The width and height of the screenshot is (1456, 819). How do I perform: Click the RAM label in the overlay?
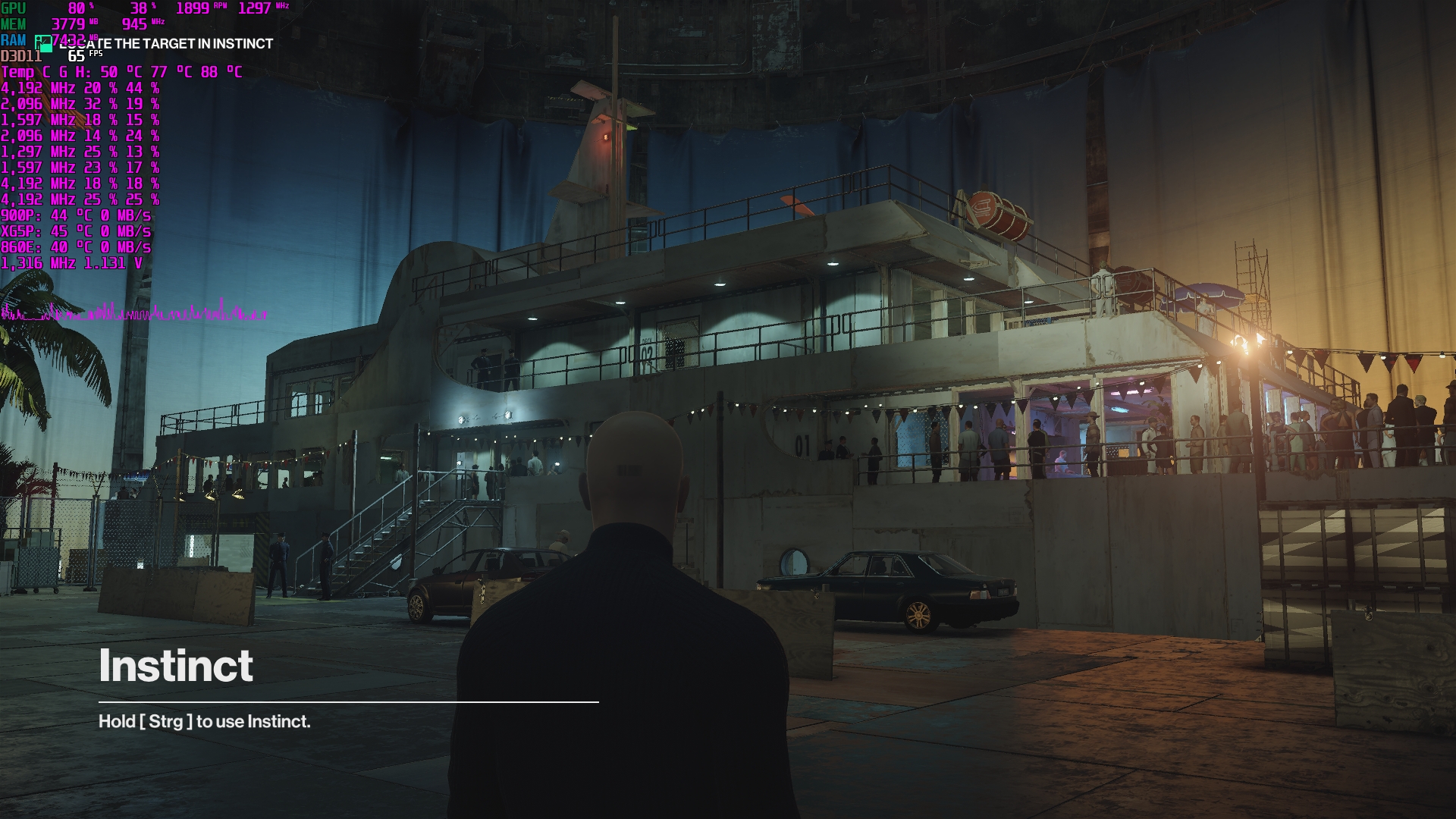15,39
